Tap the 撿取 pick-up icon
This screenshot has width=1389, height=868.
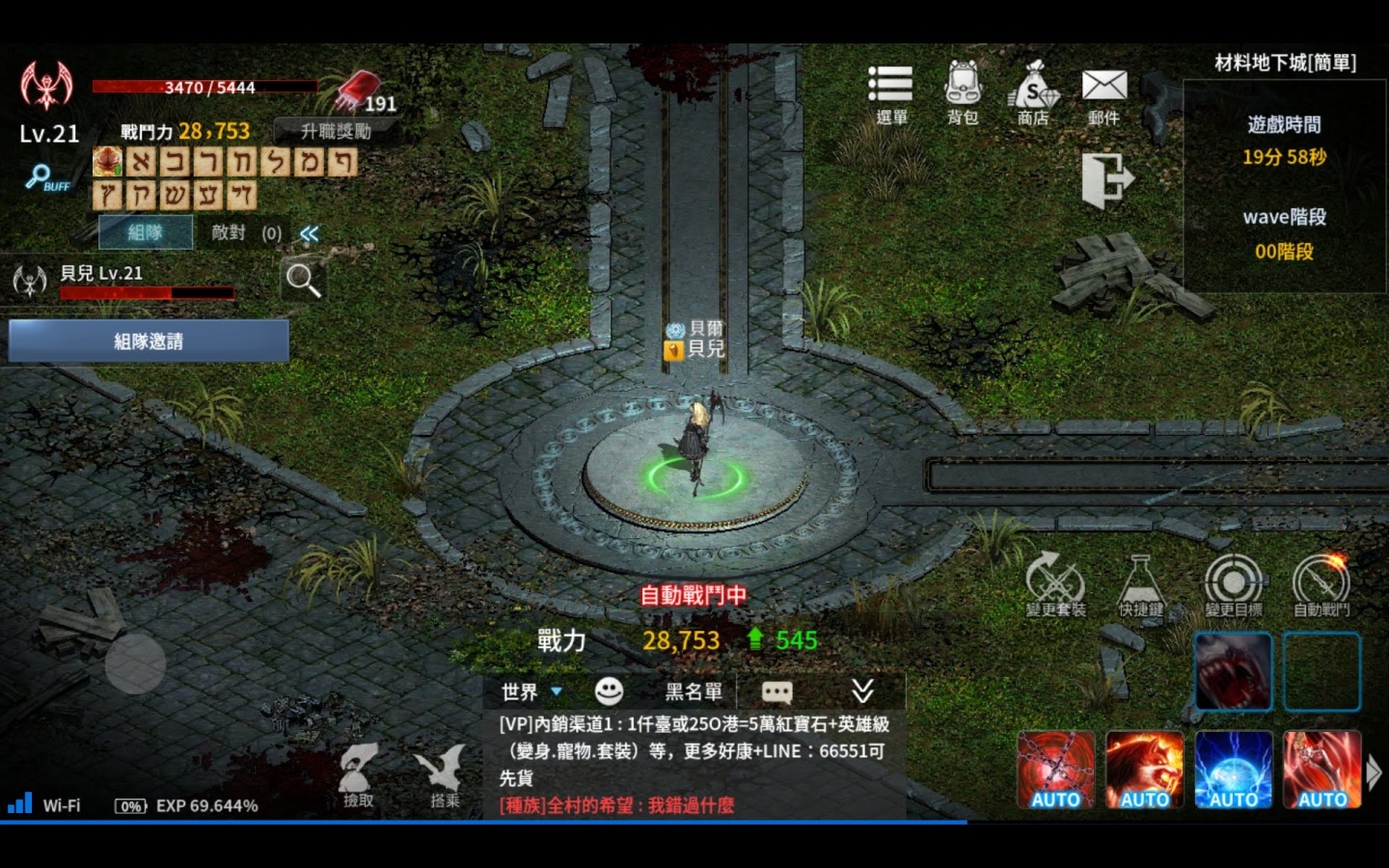point(359,772)
